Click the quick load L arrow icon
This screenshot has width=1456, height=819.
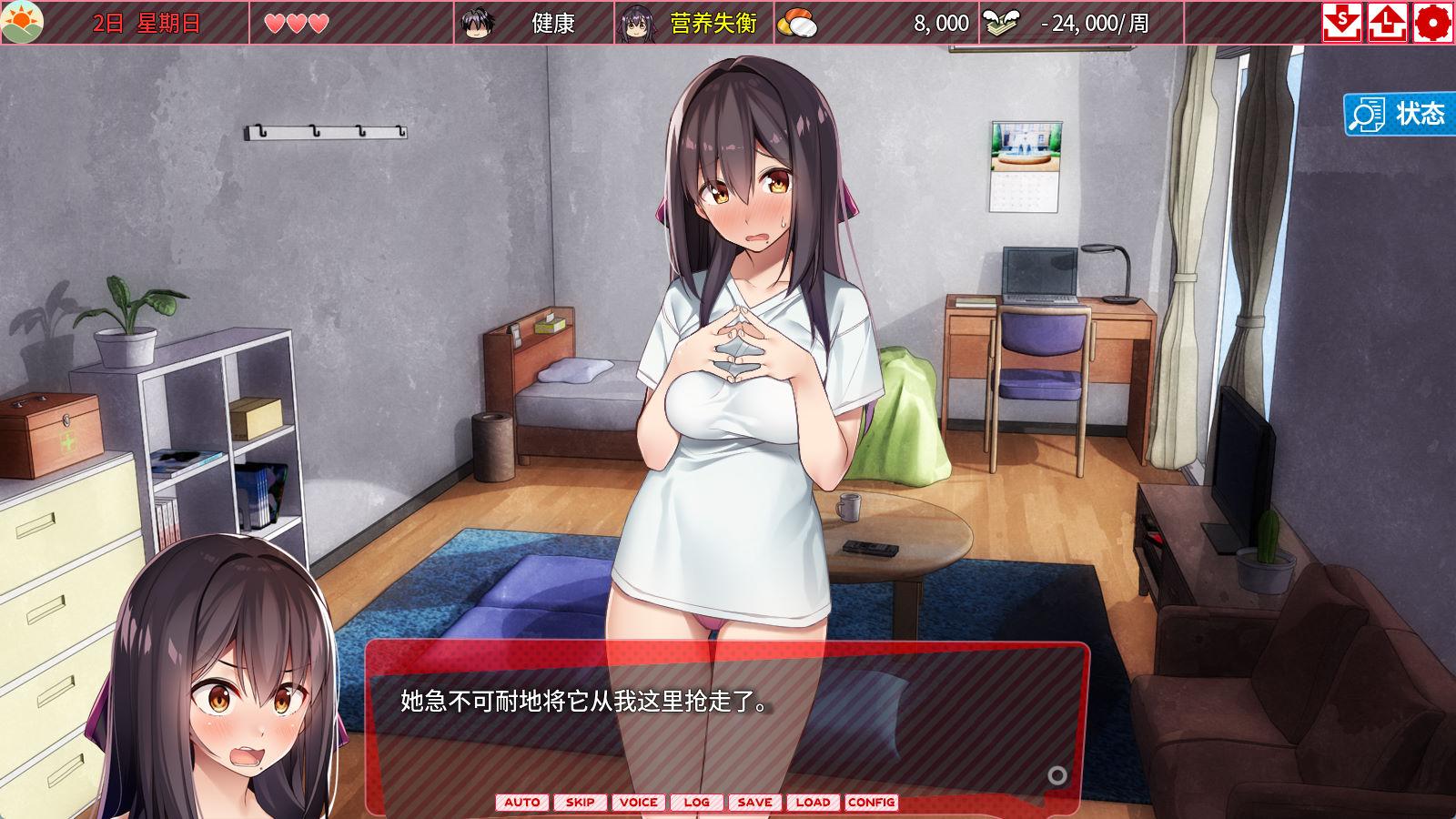click(x=1387, y=23)
